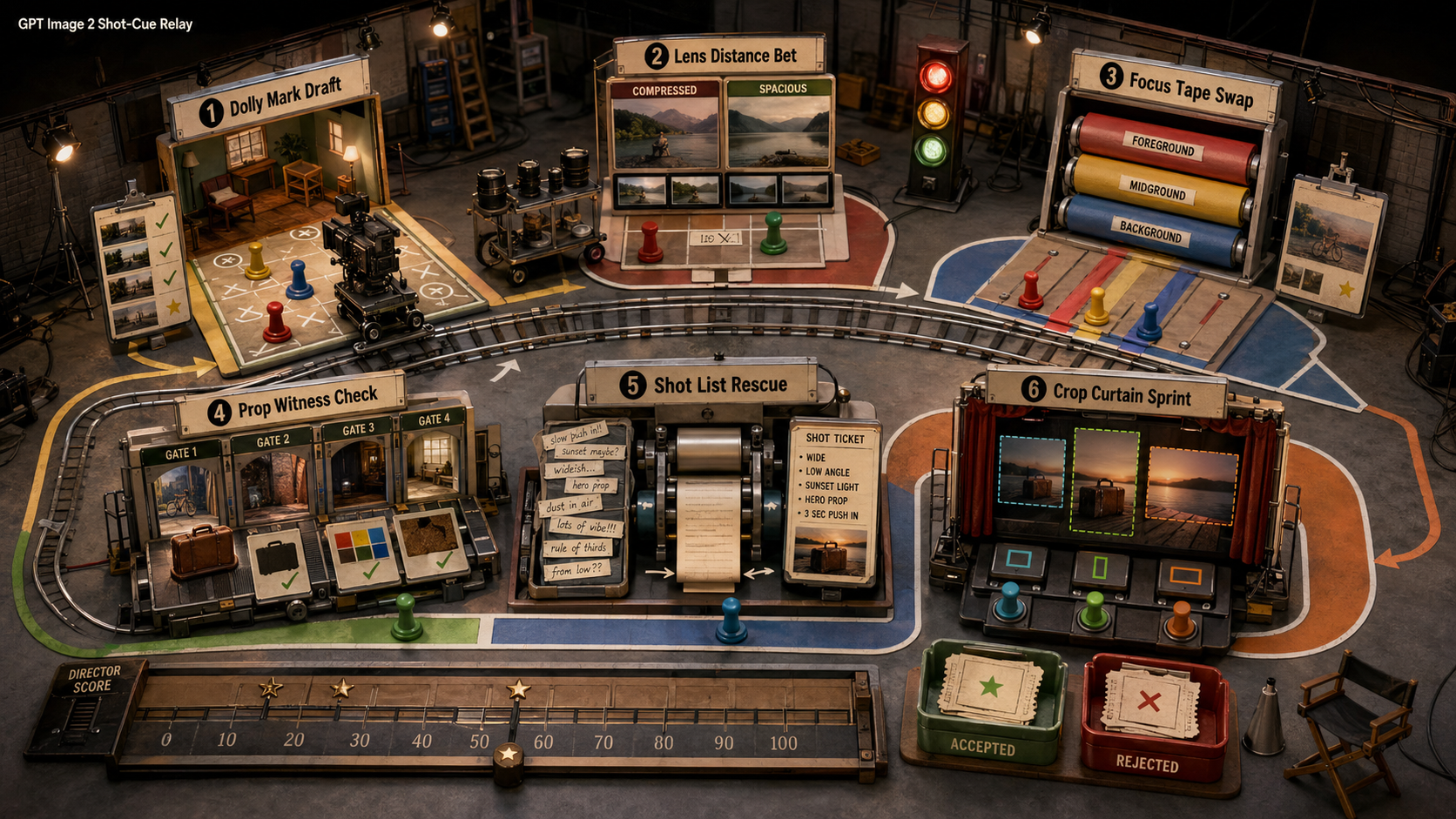Screen dimensions: 1456x819
Task: Choose the Spacious lens photo
Action: [778, 131]
